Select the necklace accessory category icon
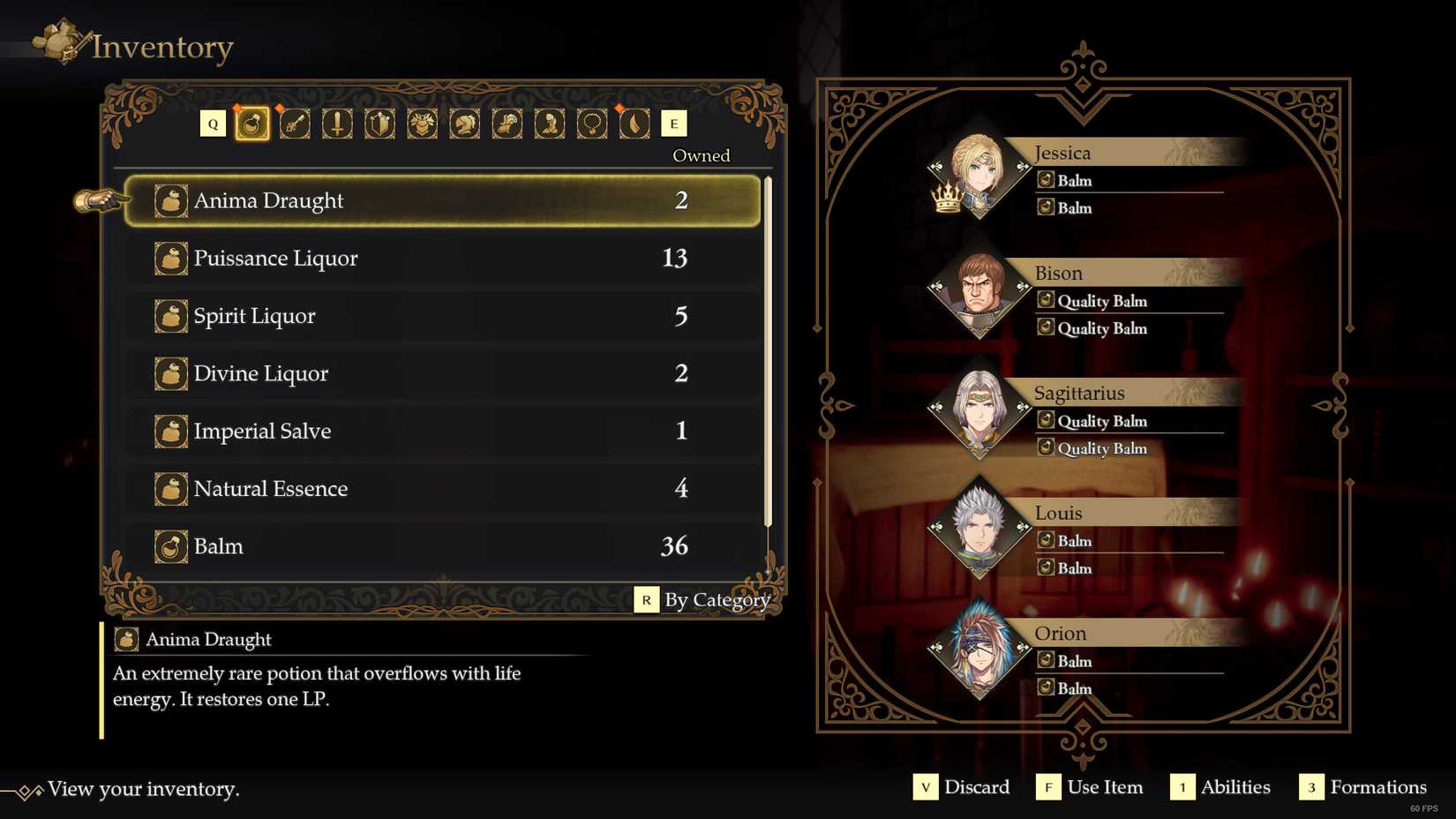This screenshot has height=819, width=1456. click(x=590, y=124)
